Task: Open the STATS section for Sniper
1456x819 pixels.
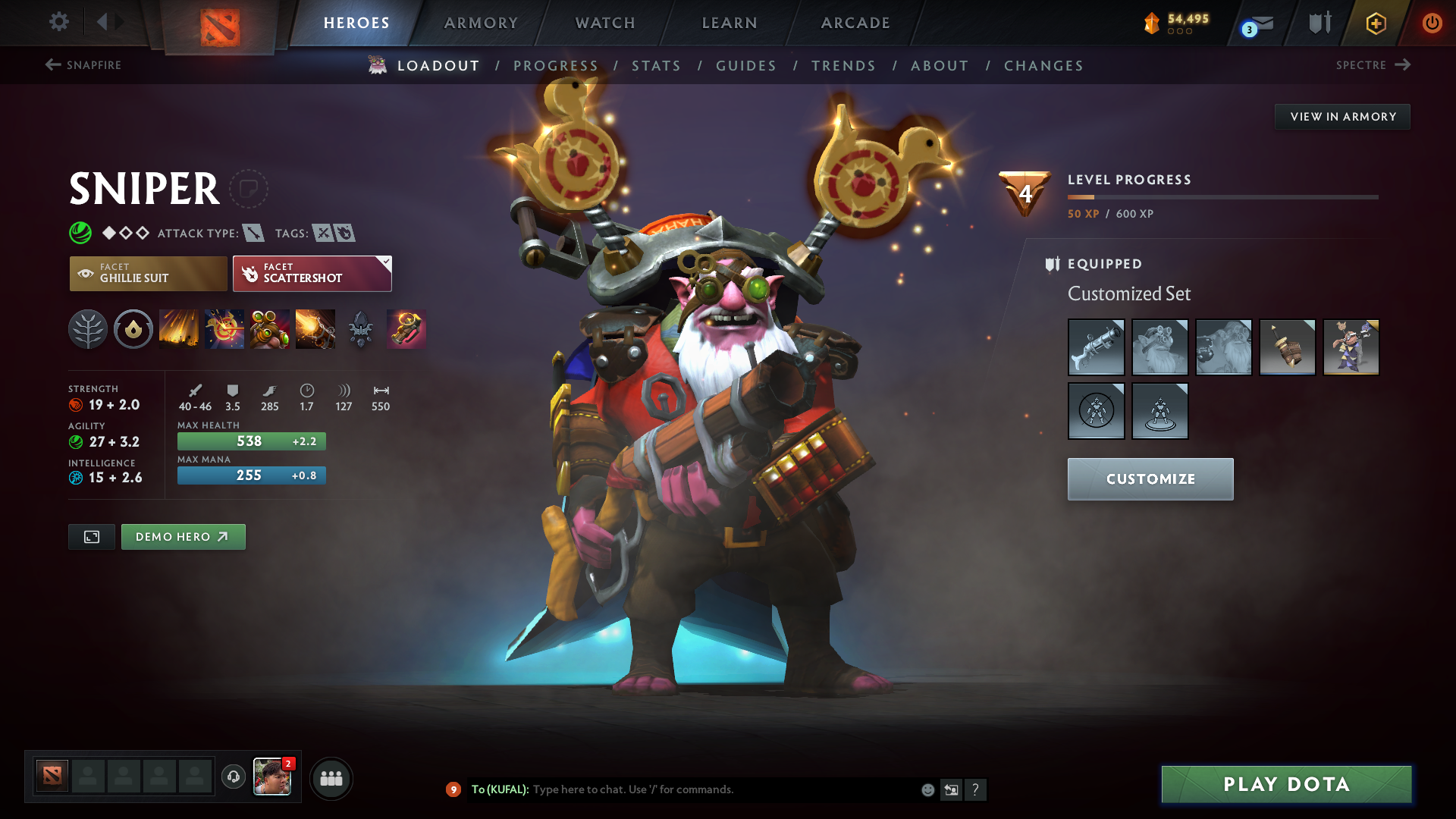Action: coord(657,65)
